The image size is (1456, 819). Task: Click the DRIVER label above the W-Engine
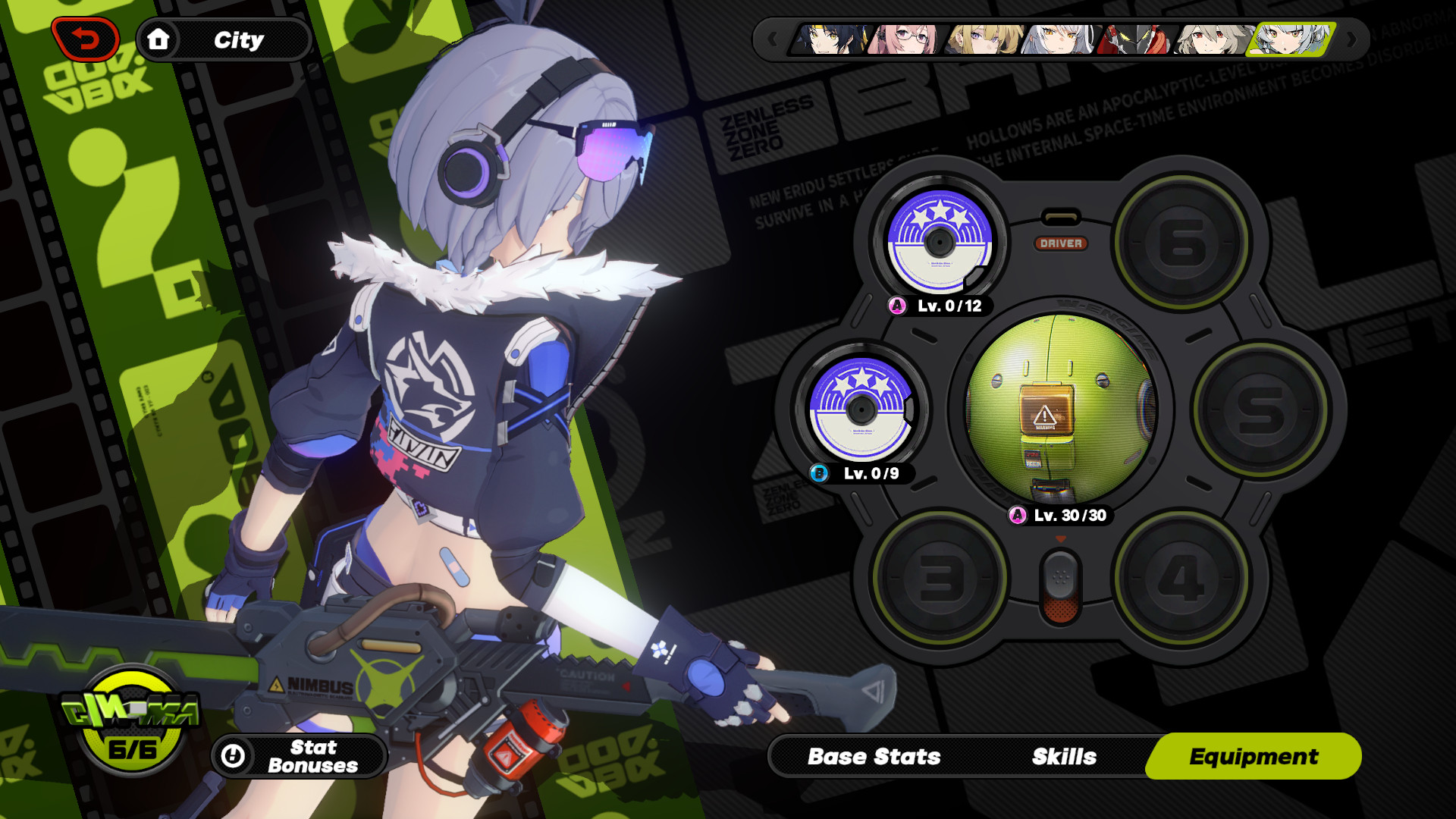point(1062,244)
